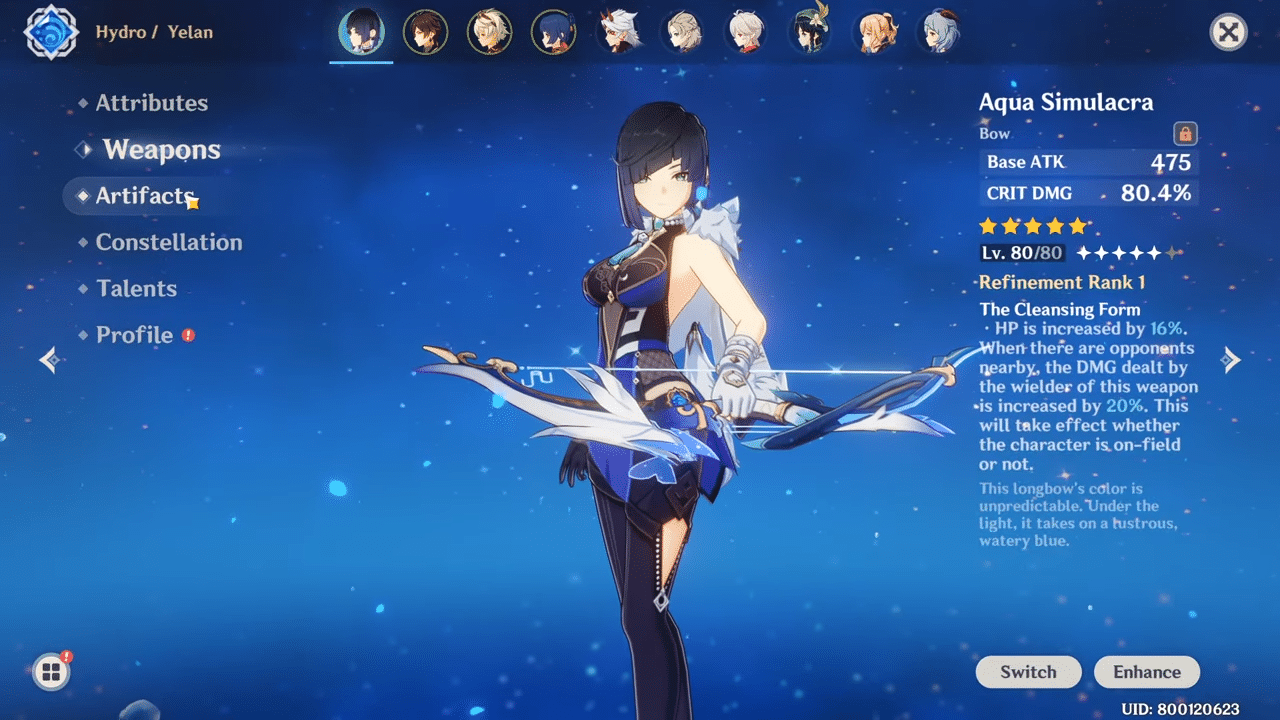Go to the Artifacts section
This screenshot has width=1280, height=720.
[144, 196]
